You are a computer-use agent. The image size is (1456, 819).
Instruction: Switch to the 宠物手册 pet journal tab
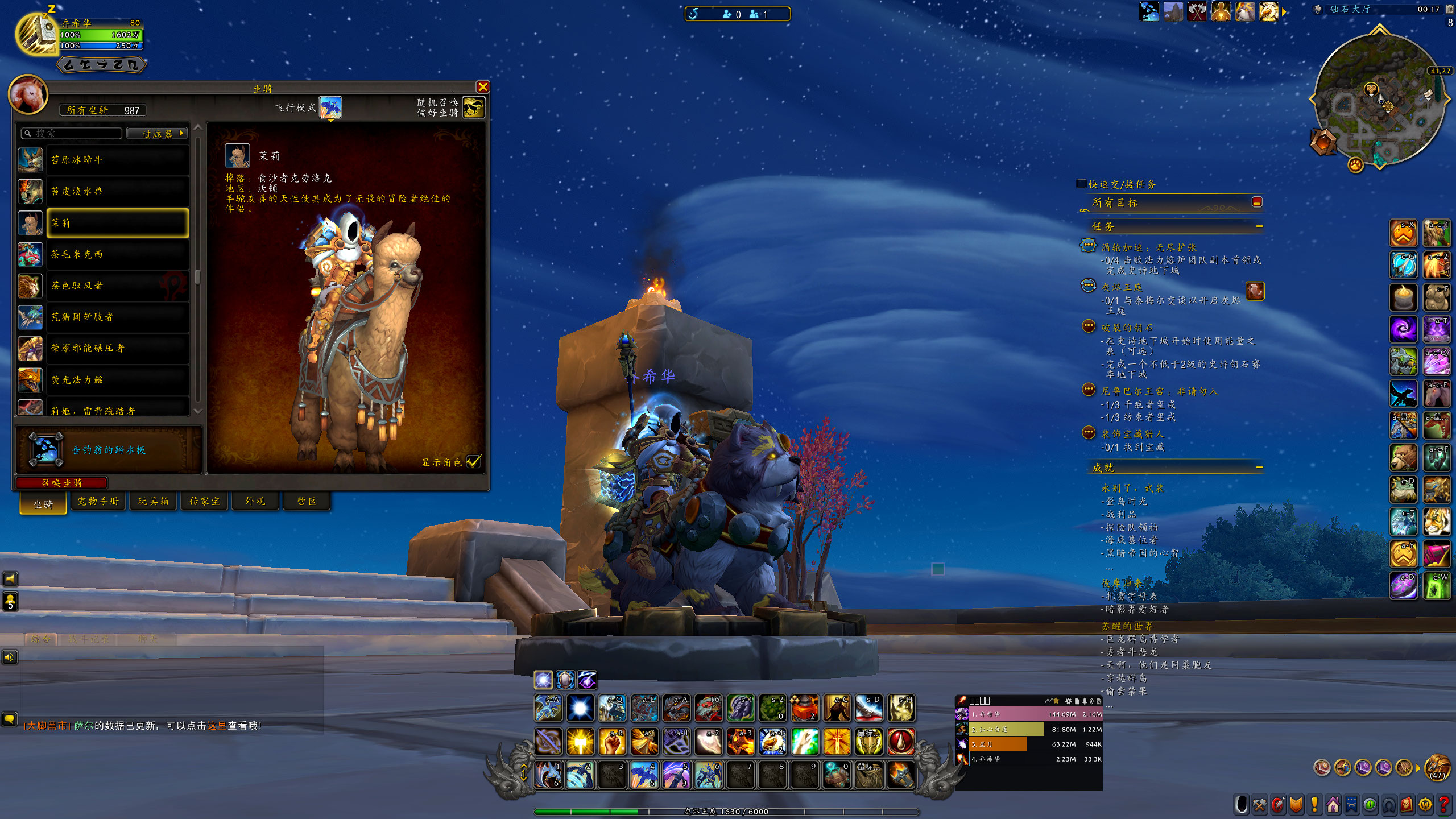(98, 501)
